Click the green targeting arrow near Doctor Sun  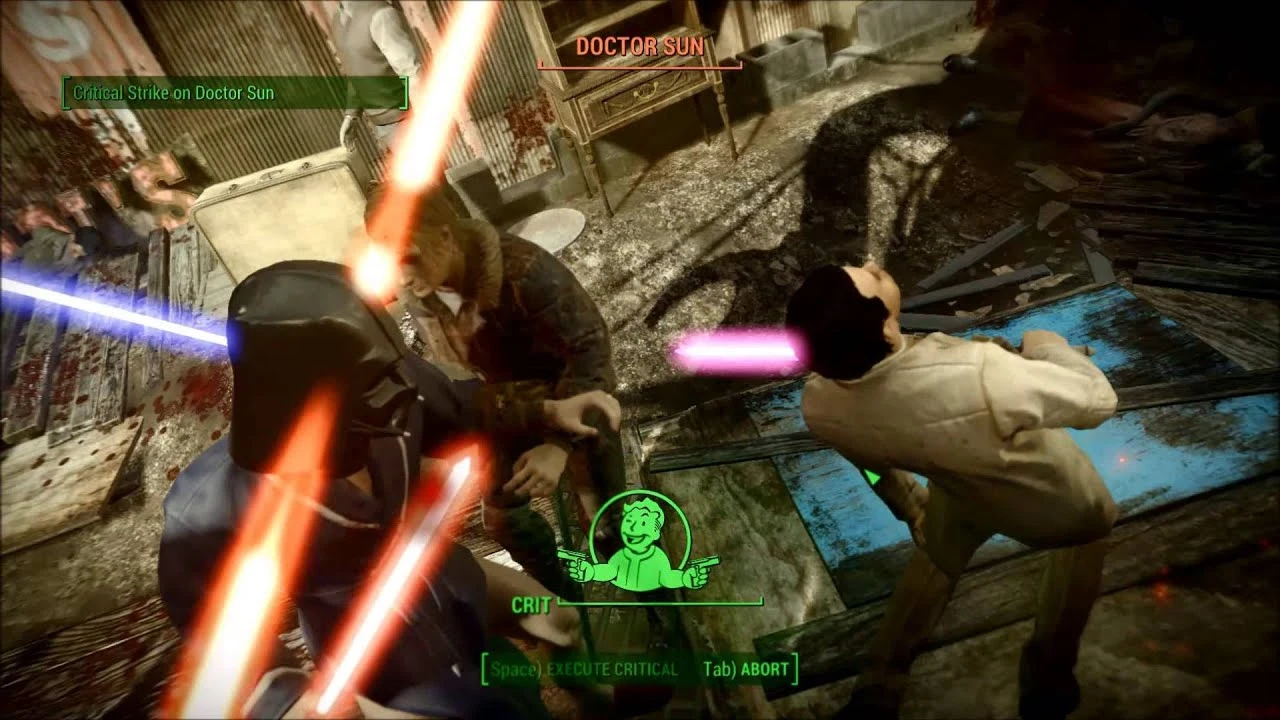872,477
